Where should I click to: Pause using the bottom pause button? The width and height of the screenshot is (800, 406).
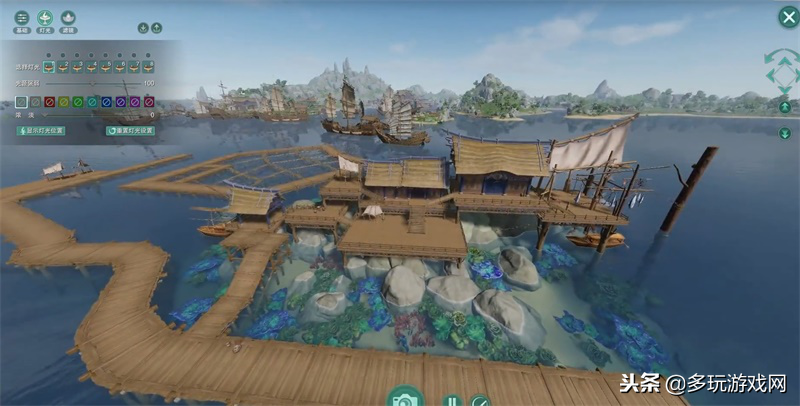coord(451,400)
